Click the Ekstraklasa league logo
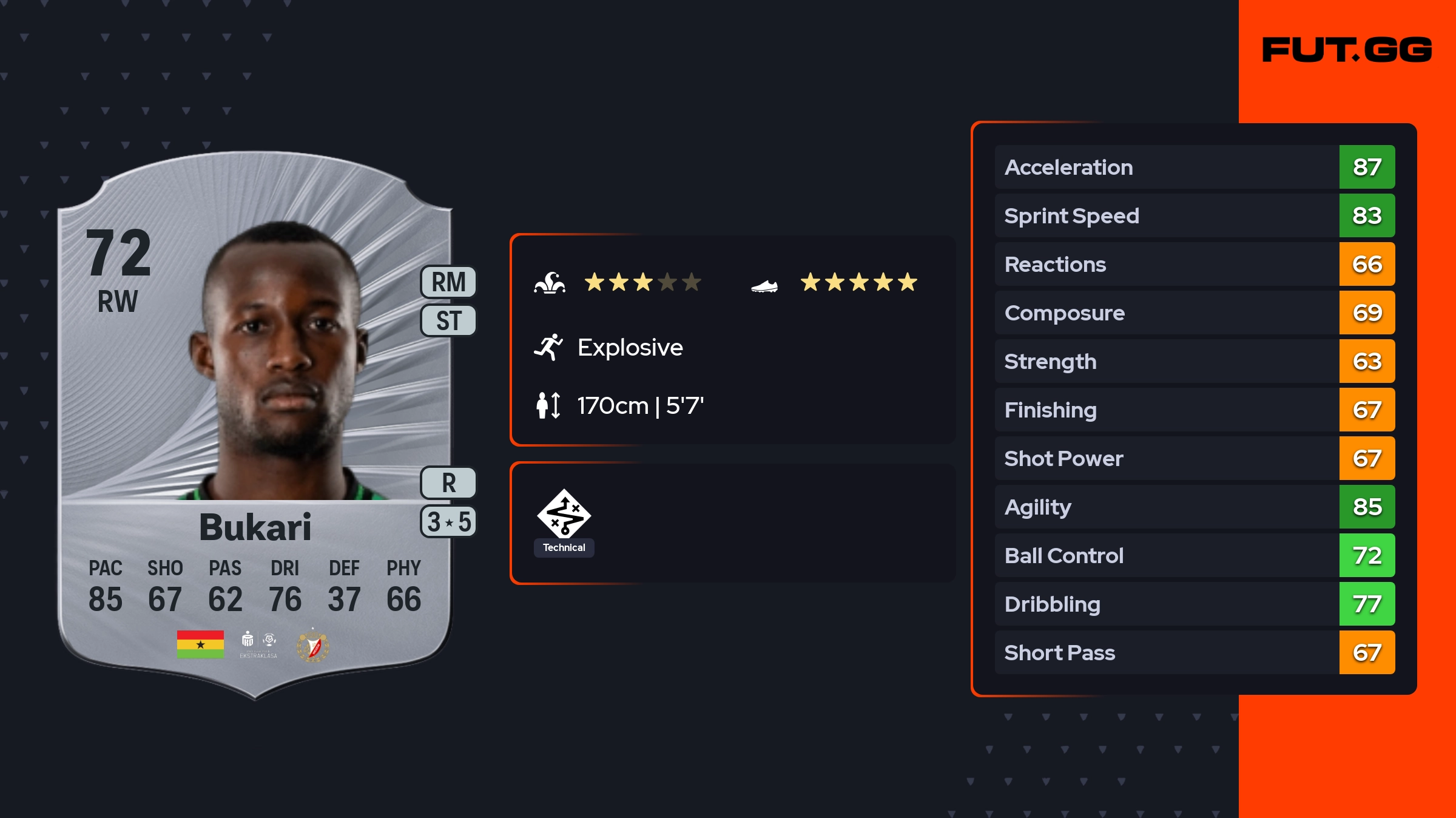 pos(258,645)
